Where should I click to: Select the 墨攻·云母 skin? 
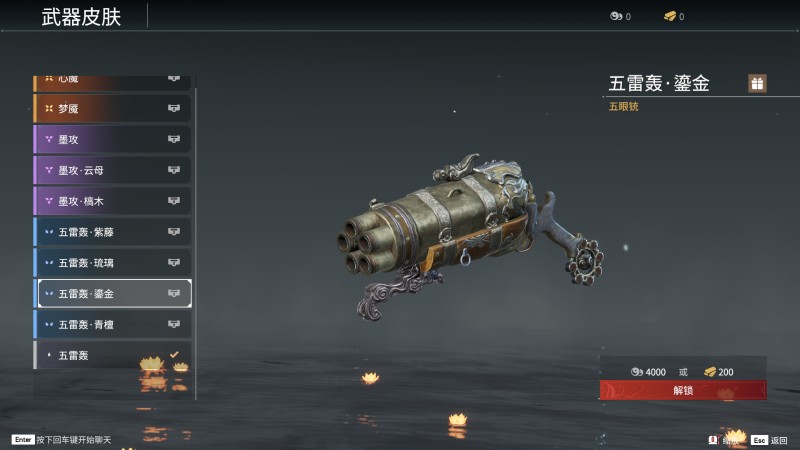click(113, 171)
